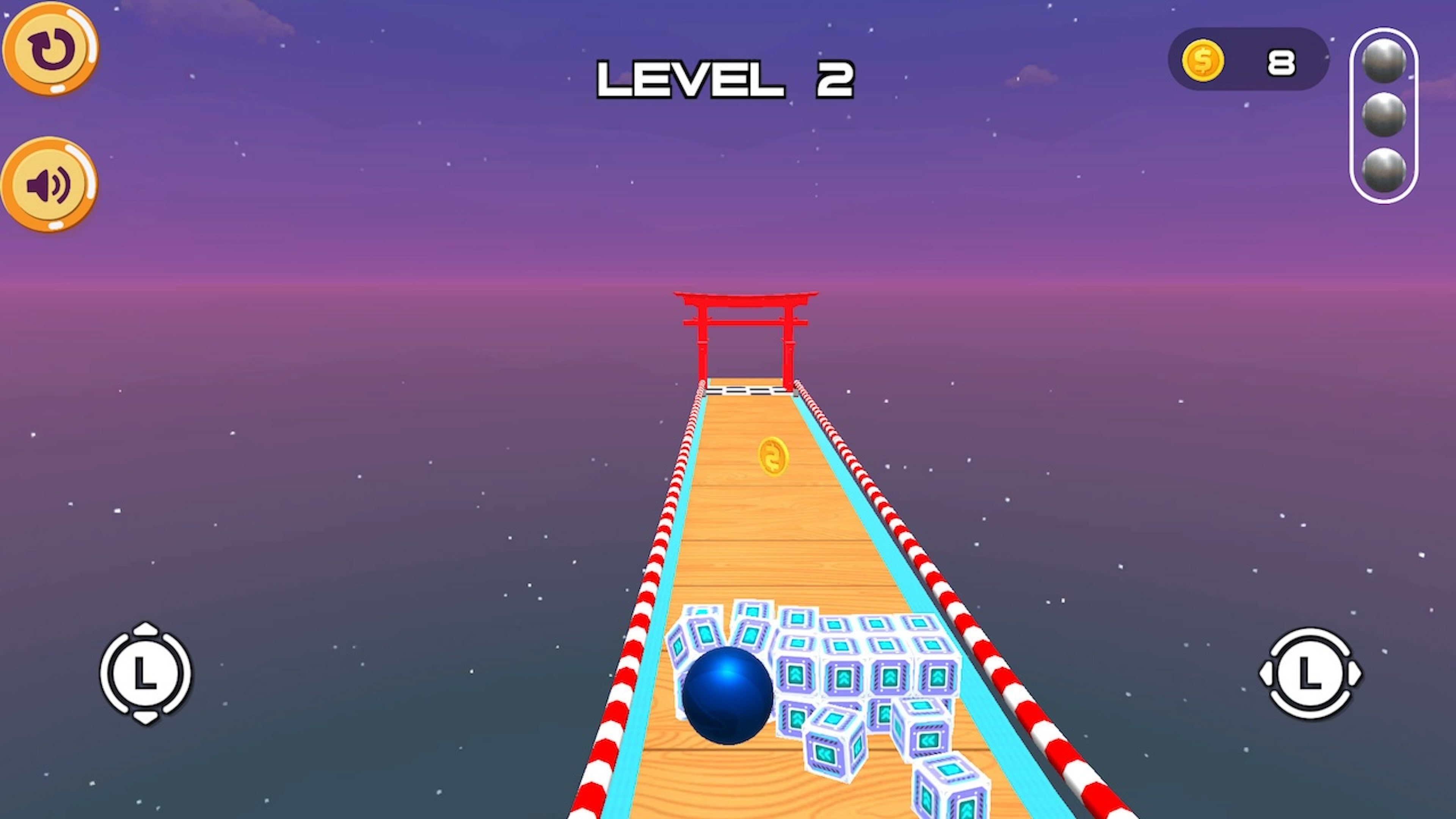
Task: Open the coin counter display
Action: pos(1247,61)
